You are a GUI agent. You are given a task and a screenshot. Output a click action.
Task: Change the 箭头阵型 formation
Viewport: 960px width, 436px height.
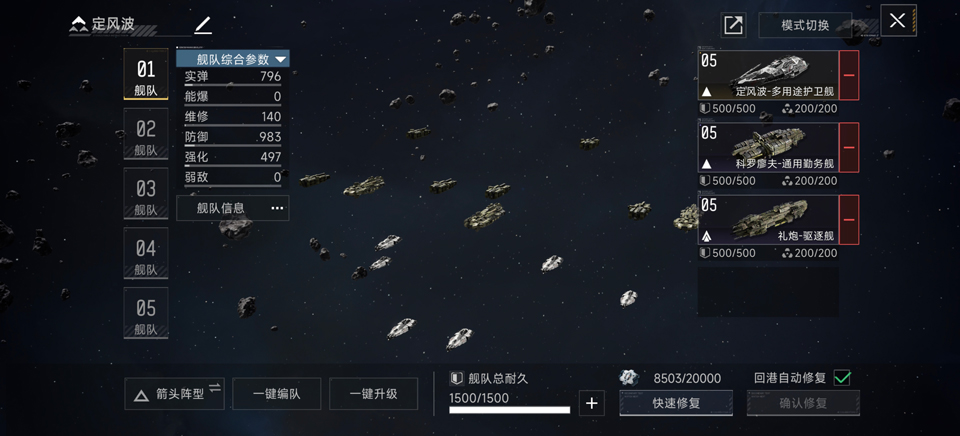click(174, 393)
